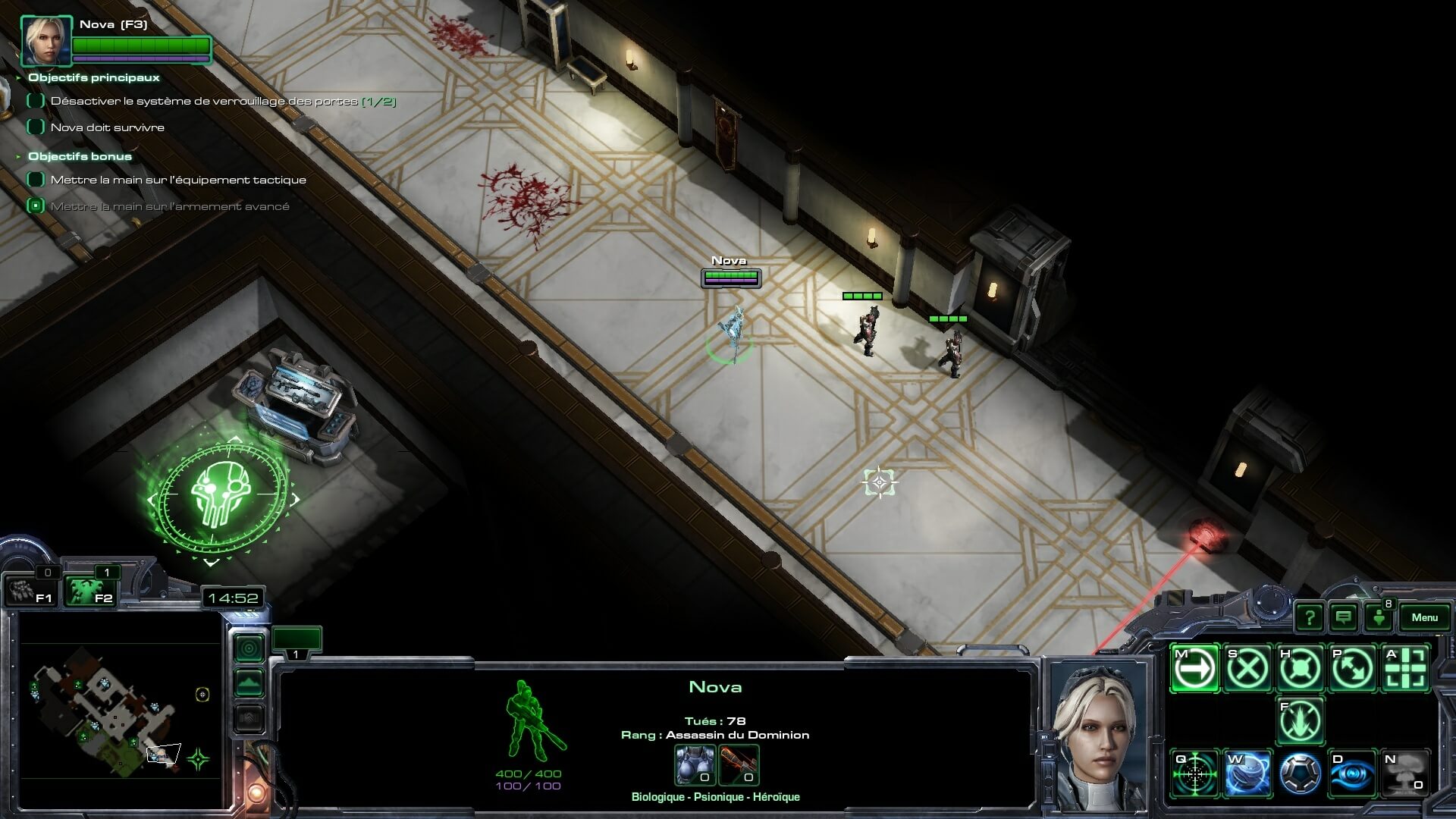Image resolution: width=1456 pixels, height=819 pixels.
Task: Choose the Attack command
Action: click(1406, 668)
